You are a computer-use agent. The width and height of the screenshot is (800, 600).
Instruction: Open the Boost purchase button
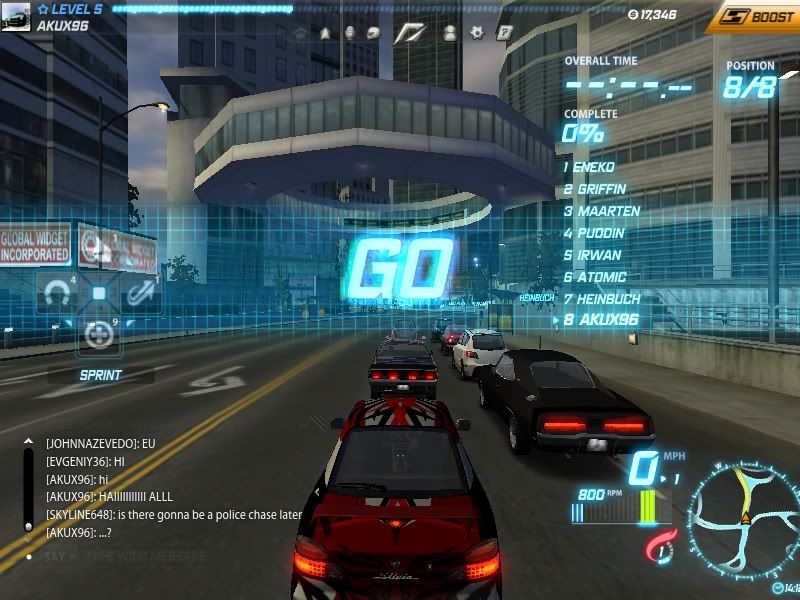[x=752, y=16]
